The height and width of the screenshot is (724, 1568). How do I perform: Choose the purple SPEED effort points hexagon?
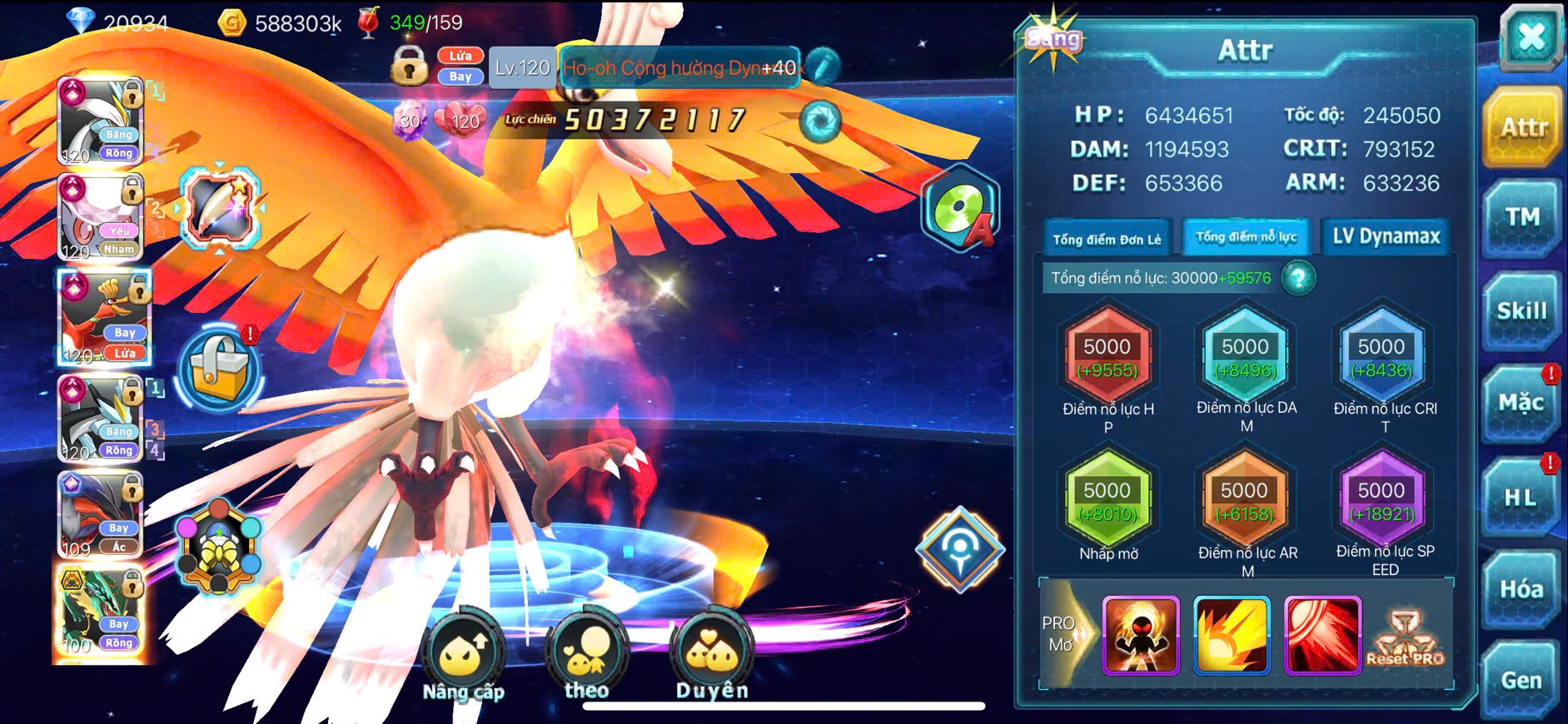click(1381, 501)
